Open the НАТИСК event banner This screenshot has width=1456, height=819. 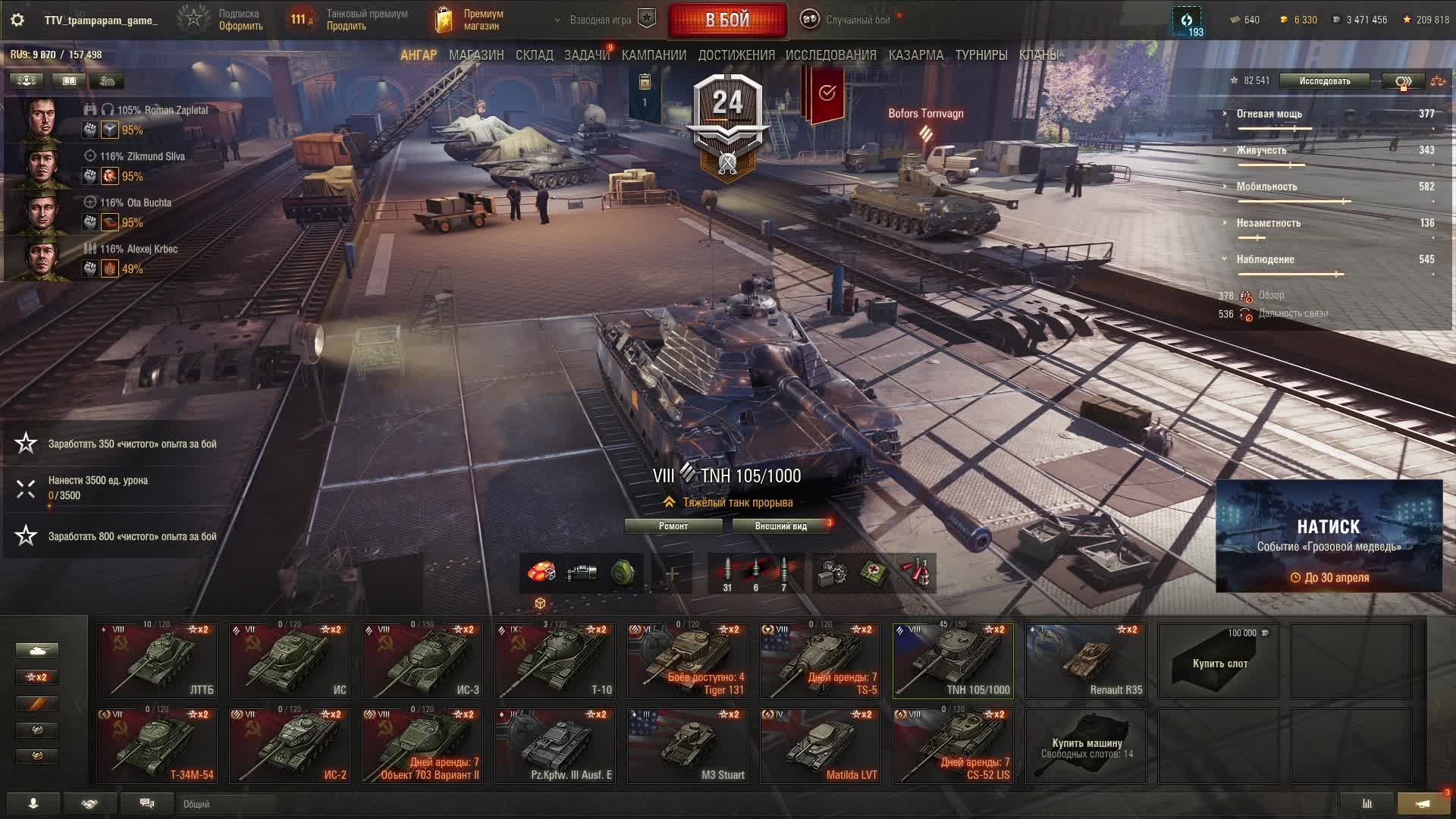click(x=1329, y=536)
